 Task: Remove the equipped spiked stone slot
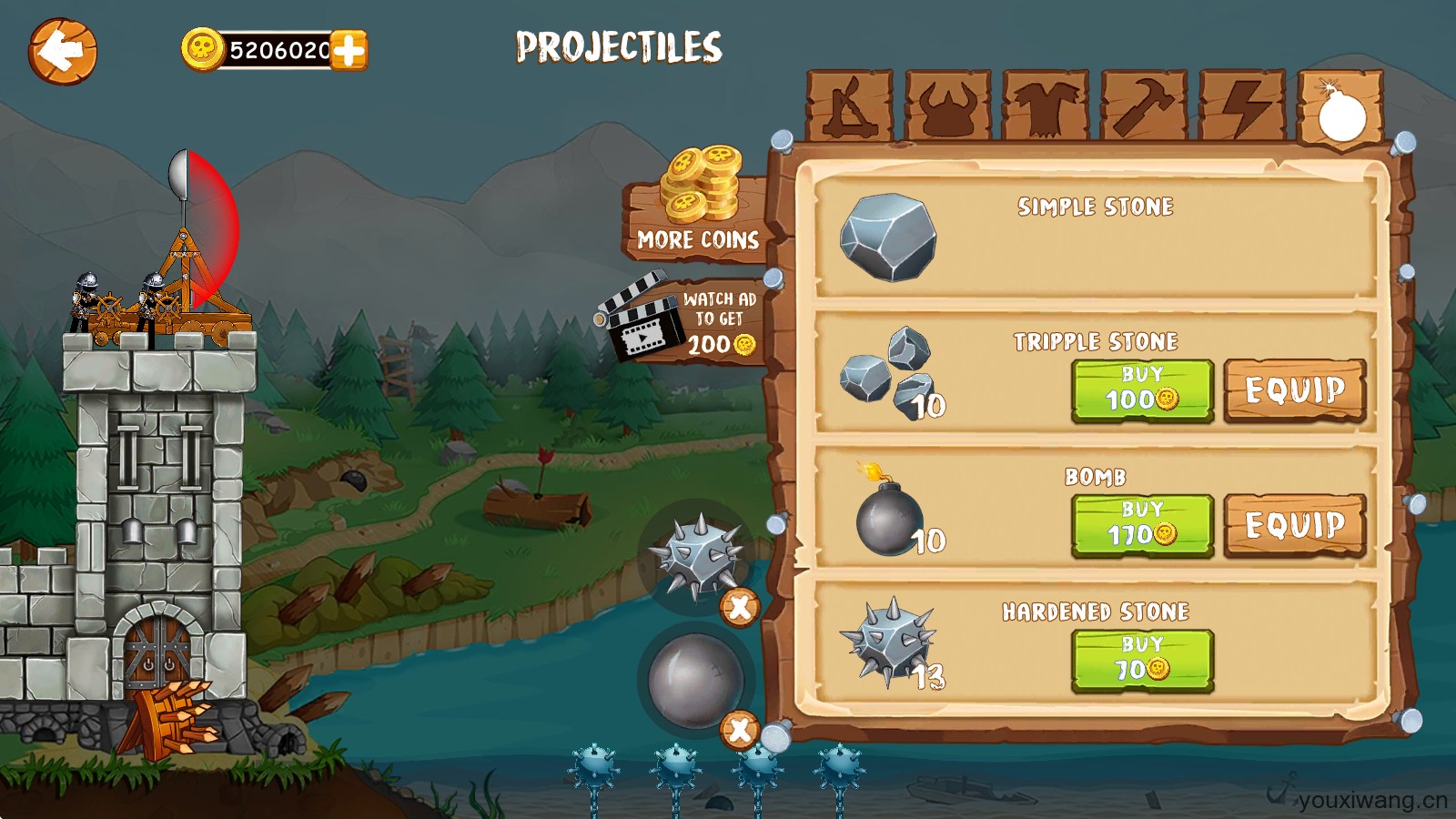pos(740,607)
